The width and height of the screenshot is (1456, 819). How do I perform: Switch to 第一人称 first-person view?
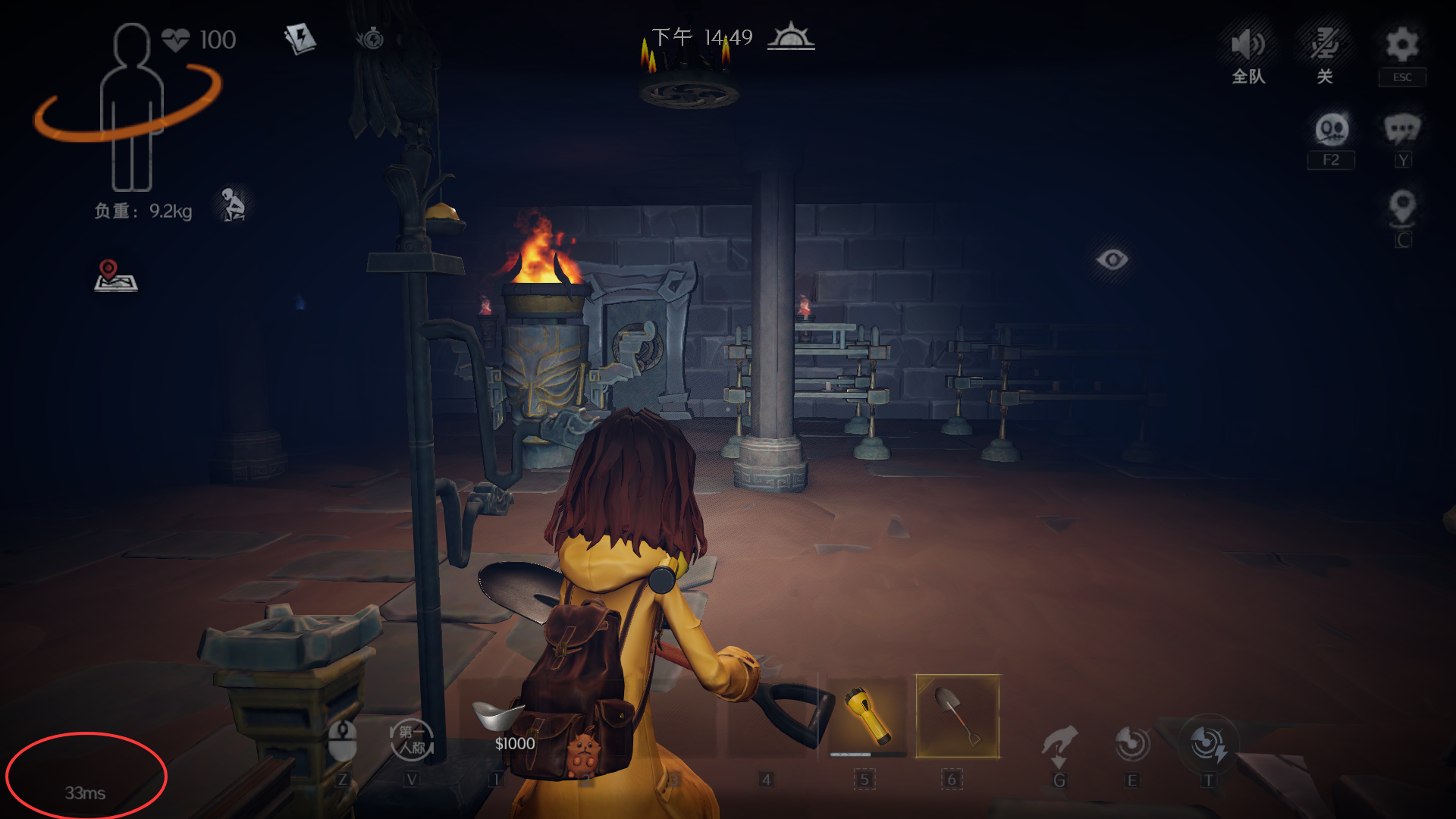(x=411, y=740)
